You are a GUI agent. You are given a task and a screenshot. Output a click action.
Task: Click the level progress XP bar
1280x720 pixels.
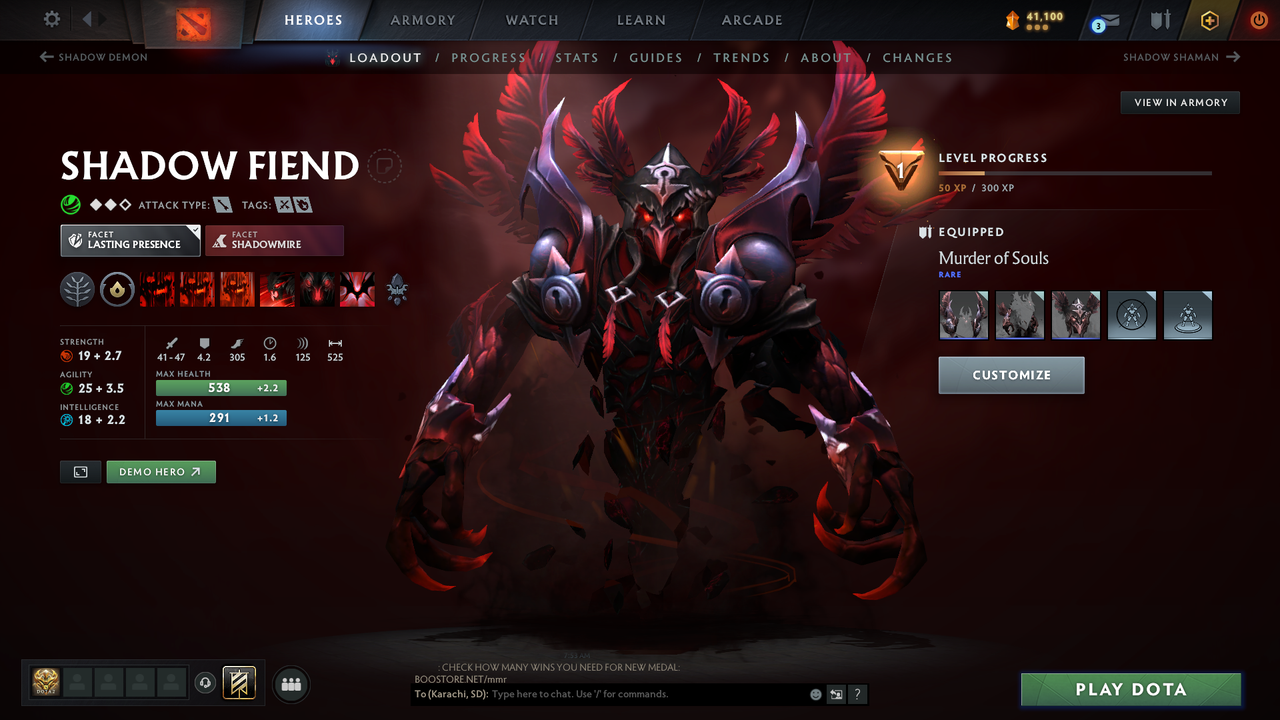click(x=1075, y=172)
